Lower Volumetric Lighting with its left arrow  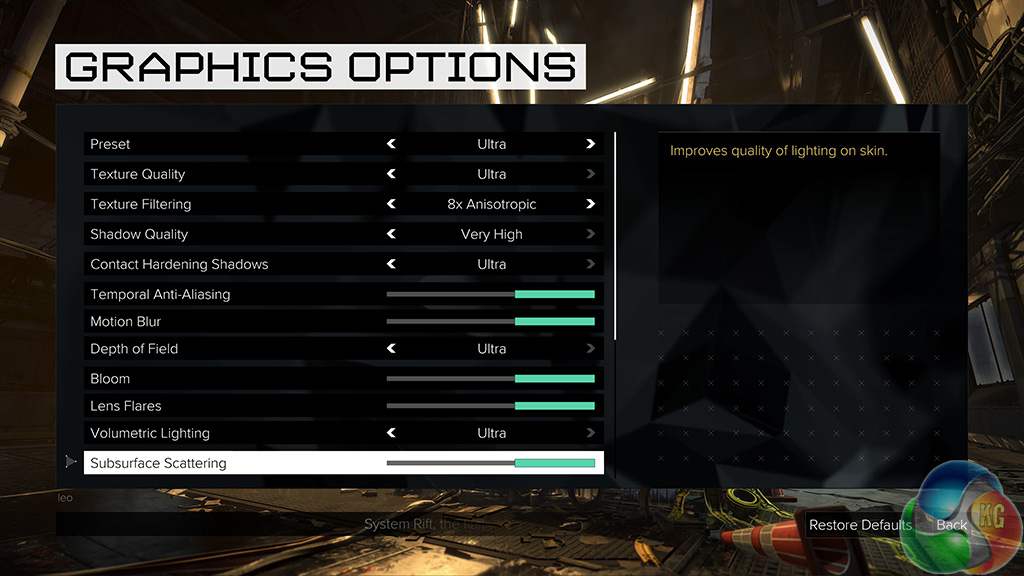(391, 433)
